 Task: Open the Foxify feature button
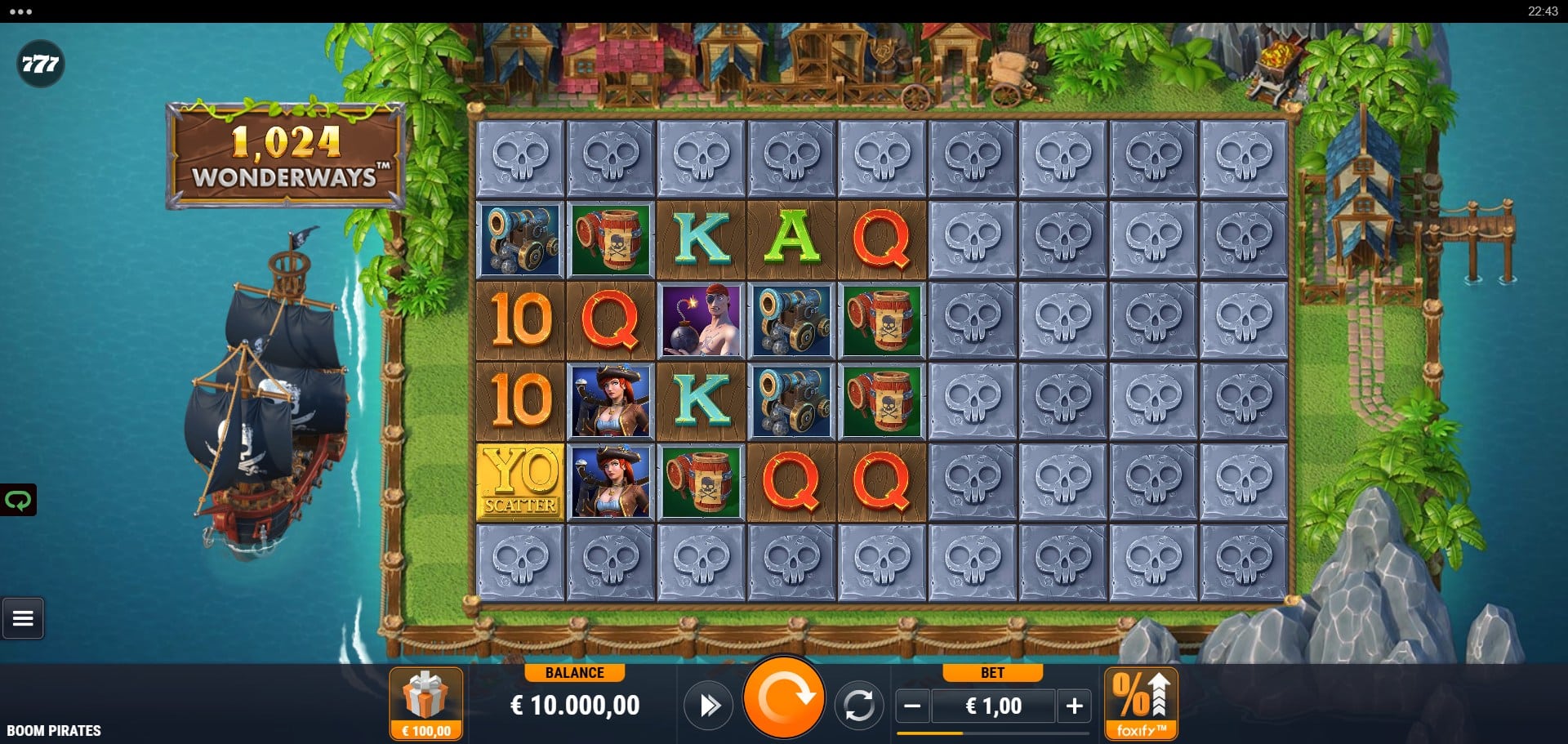pyautogui.click(x=1140, y=702)
